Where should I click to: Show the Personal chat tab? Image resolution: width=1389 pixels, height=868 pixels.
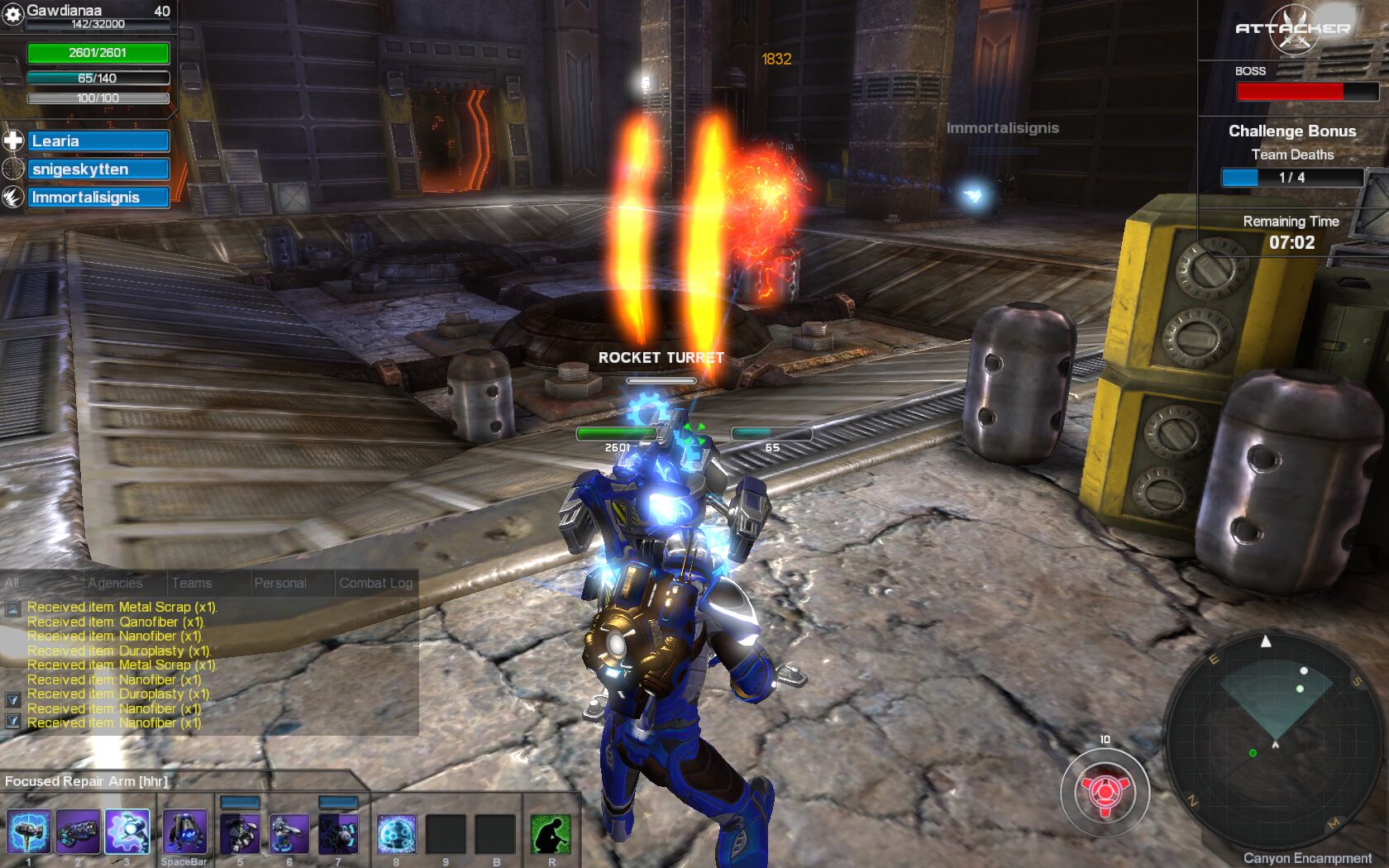(280, 583)
